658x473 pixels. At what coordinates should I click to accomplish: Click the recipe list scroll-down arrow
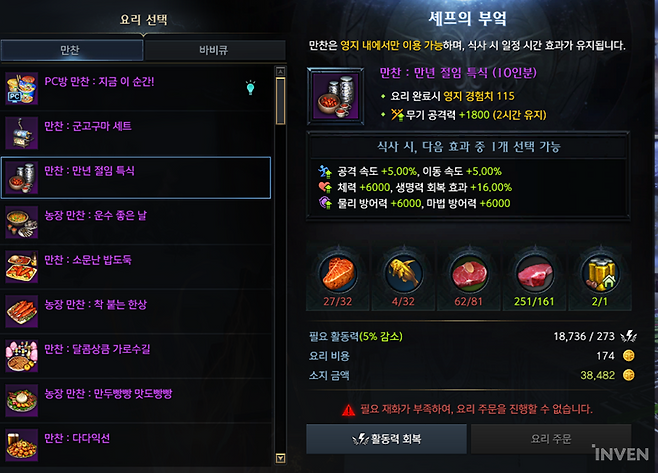click(280, 457)
